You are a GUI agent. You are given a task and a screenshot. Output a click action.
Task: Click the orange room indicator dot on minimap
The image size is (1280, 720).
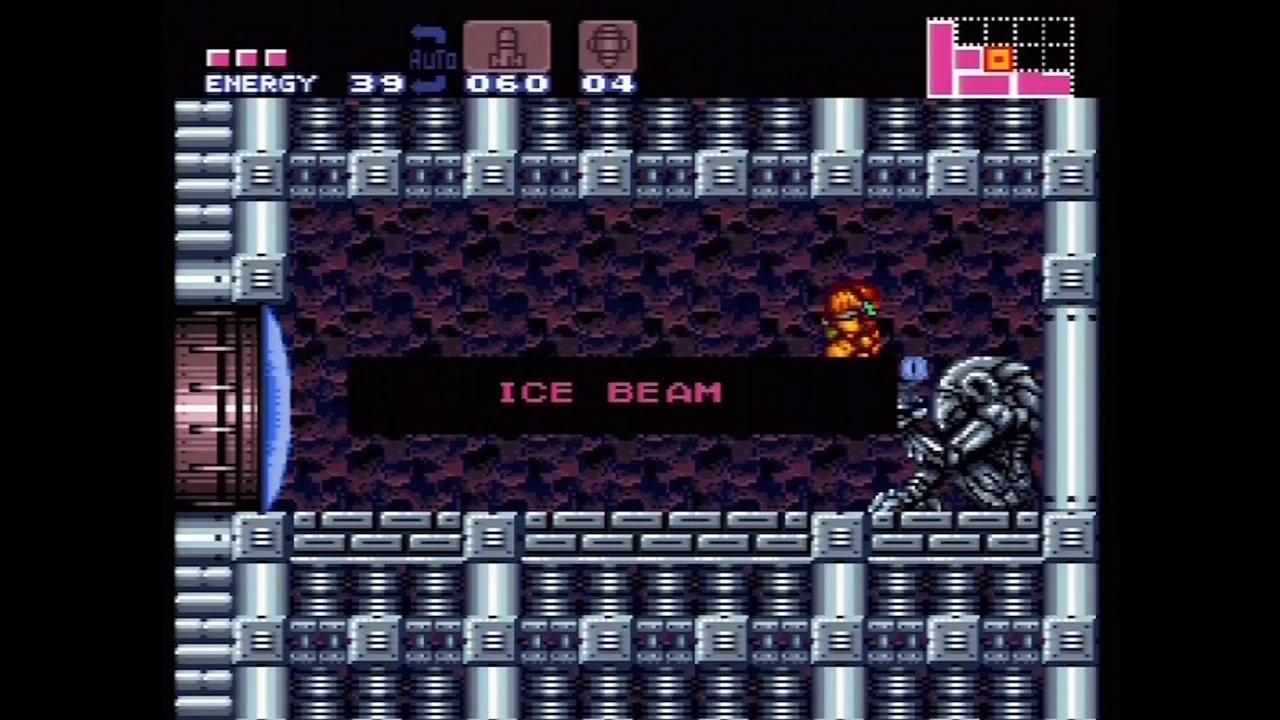[999, 60]
